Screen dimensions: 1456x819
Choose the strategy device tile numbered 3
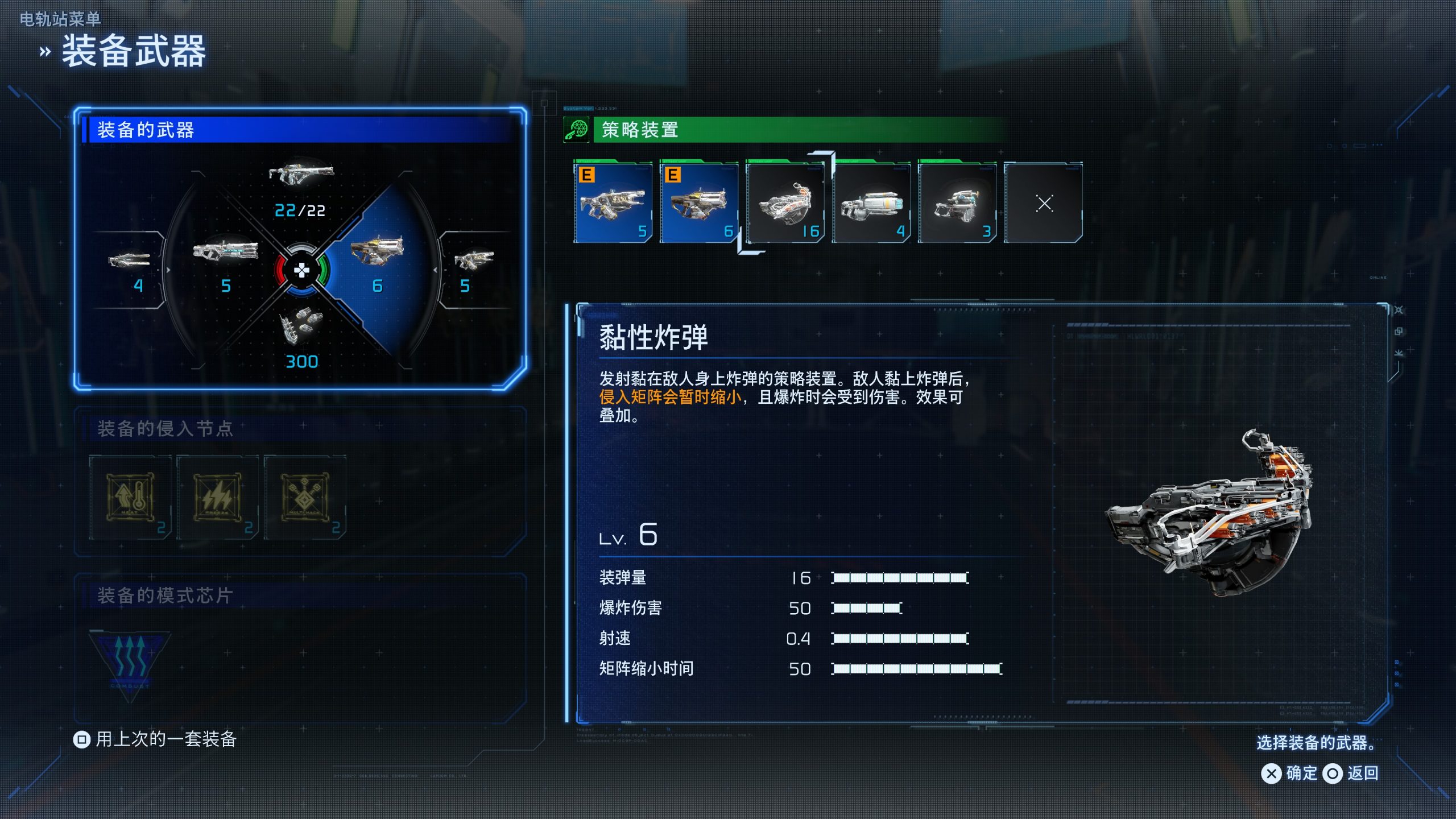coord(958,203)
